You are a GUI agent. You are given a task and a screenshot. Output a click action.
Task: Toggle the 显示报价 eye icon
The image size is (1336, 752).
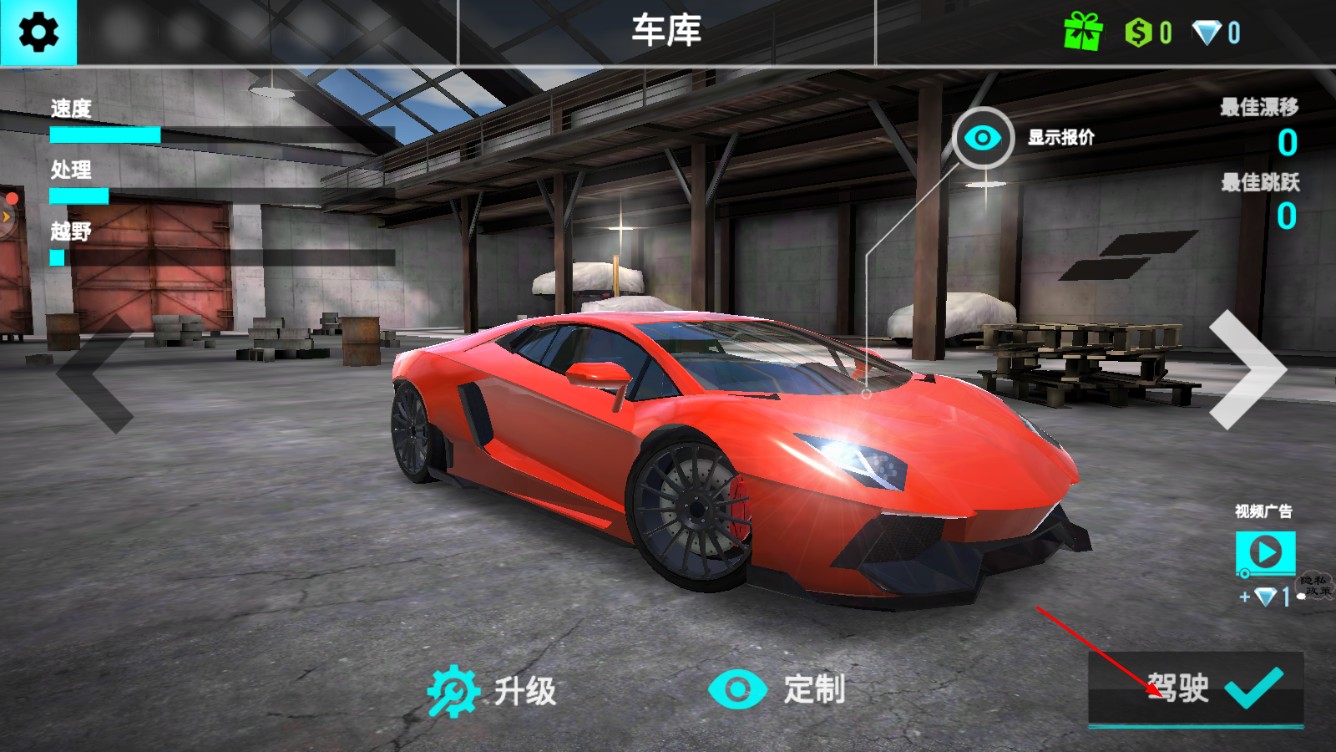pyautogui.click(x=984, y=138)
